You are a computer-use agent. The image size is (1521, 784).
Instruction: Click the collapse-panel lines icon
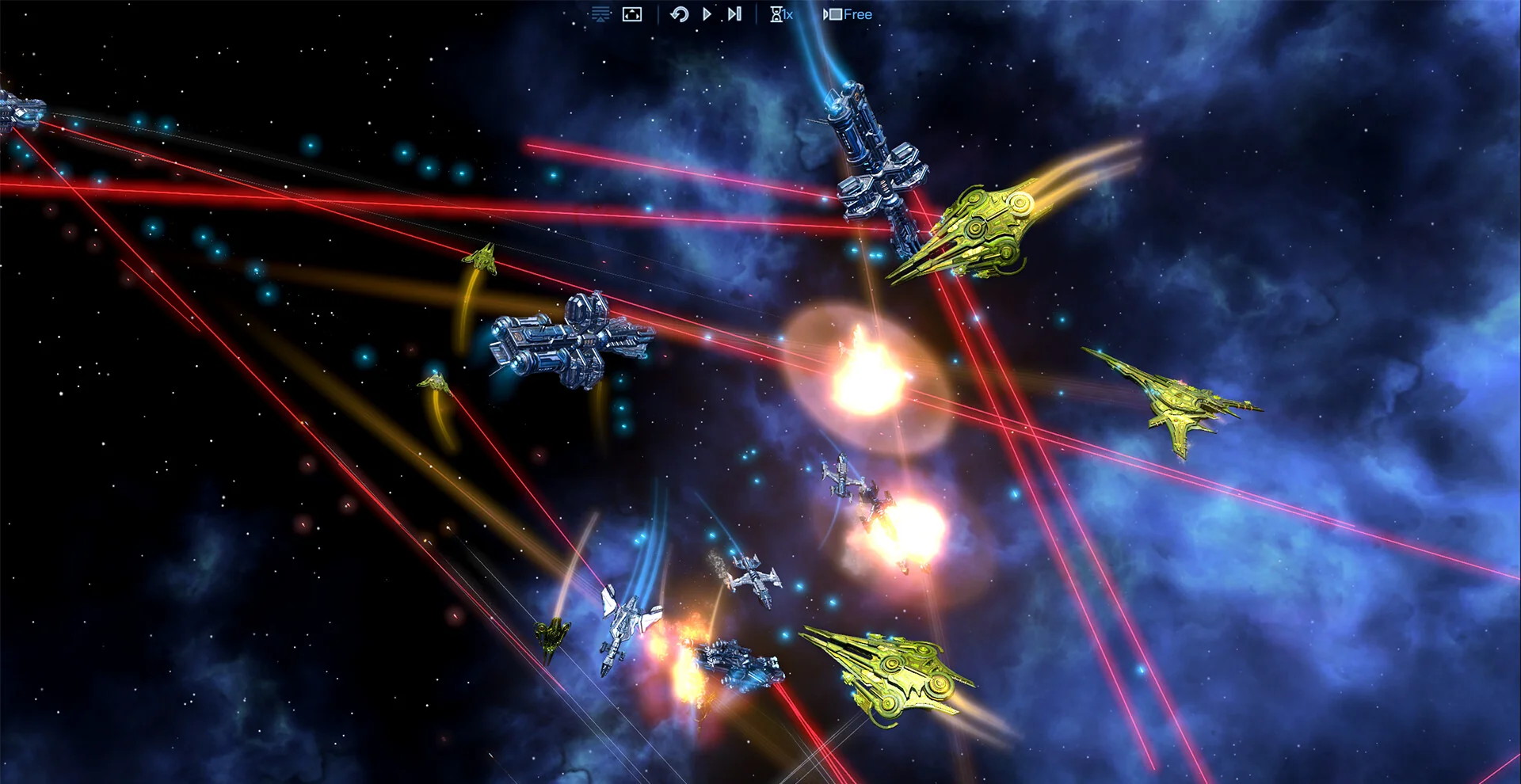pos(600,14)
